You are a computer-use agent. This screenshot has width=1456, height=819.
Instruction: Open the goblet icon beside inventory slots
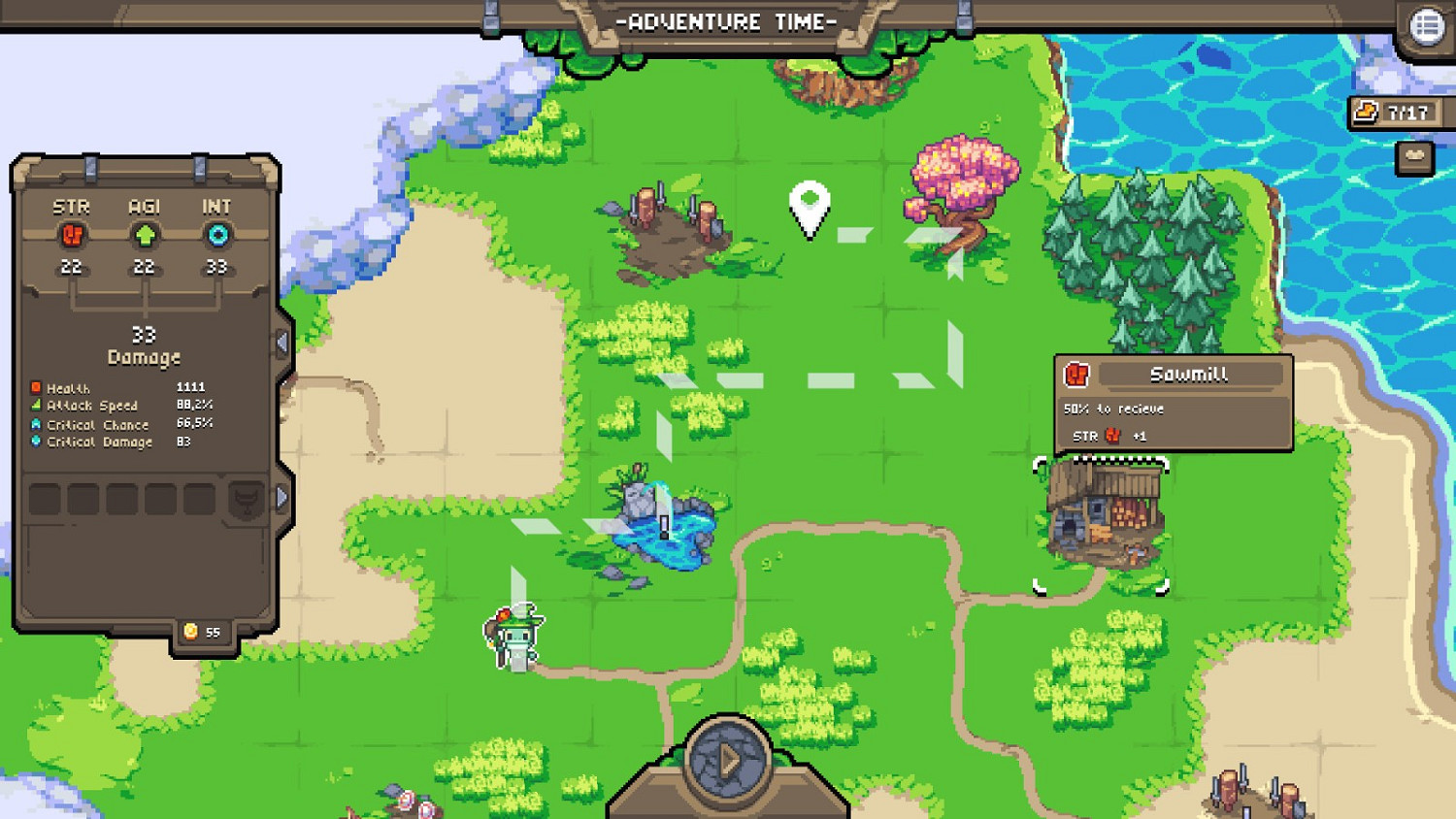pos(245,500)
